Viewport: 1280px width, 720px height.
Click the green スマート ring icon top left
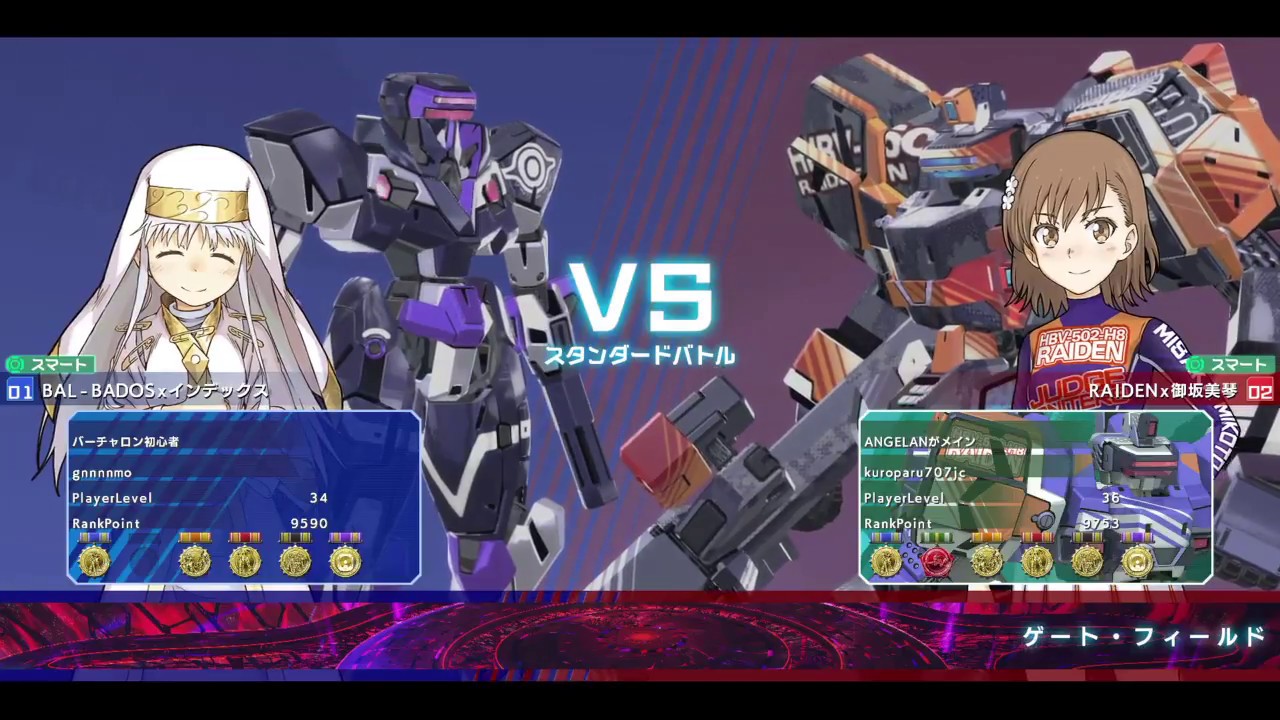[14, 365]
